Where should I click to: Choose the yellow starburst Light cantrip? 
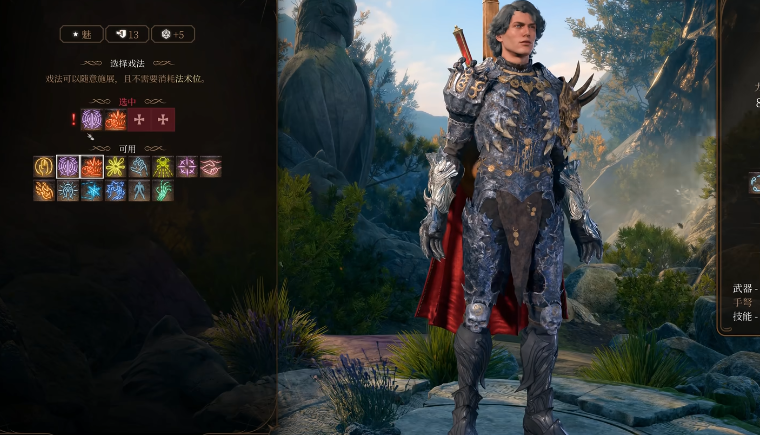tap(116, 167)
